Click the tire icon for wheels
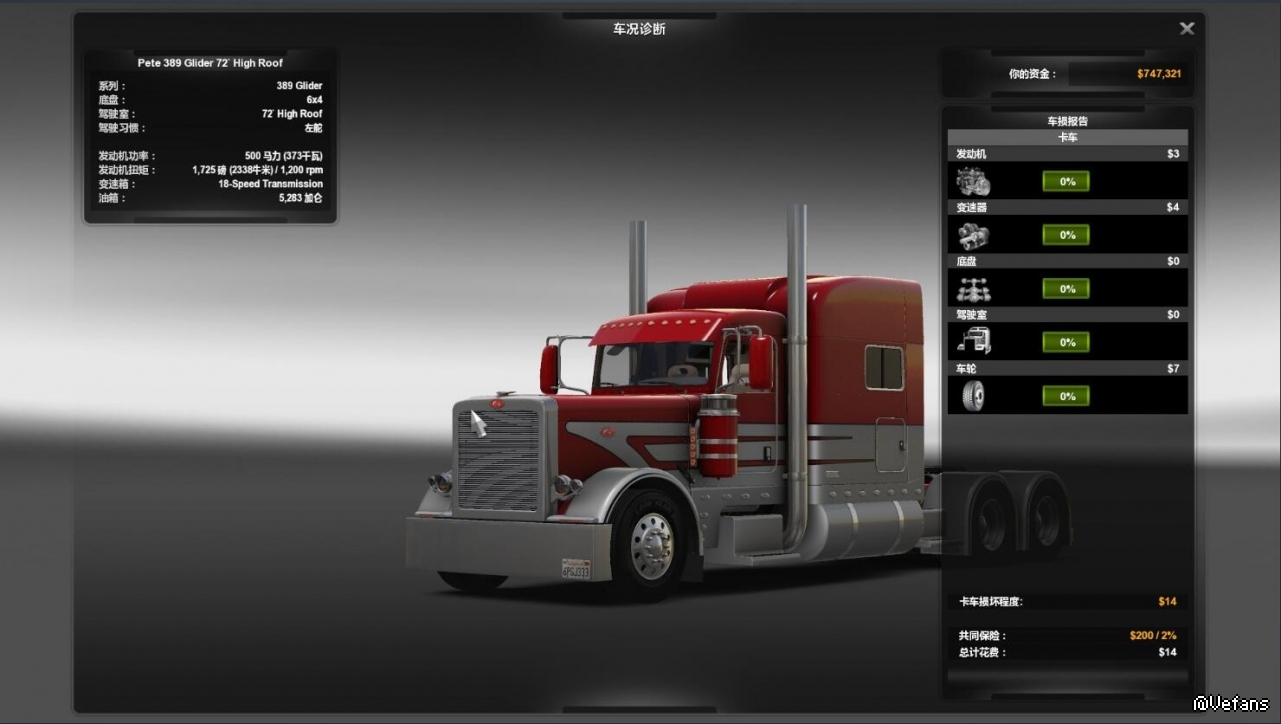1281x724 pixels. tap(973, 397)
